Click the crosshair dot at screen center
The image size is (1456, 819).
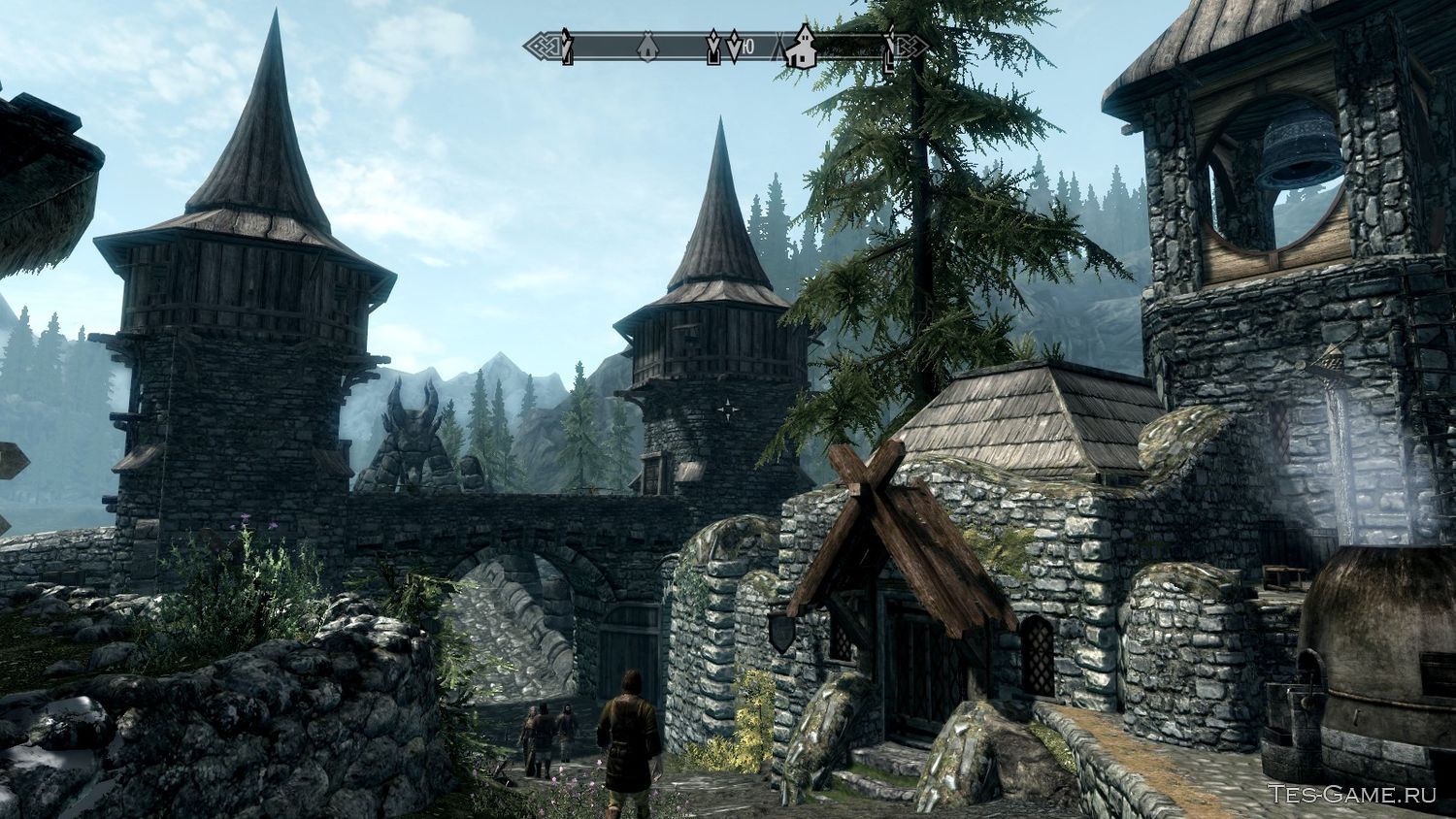[729, 408]
